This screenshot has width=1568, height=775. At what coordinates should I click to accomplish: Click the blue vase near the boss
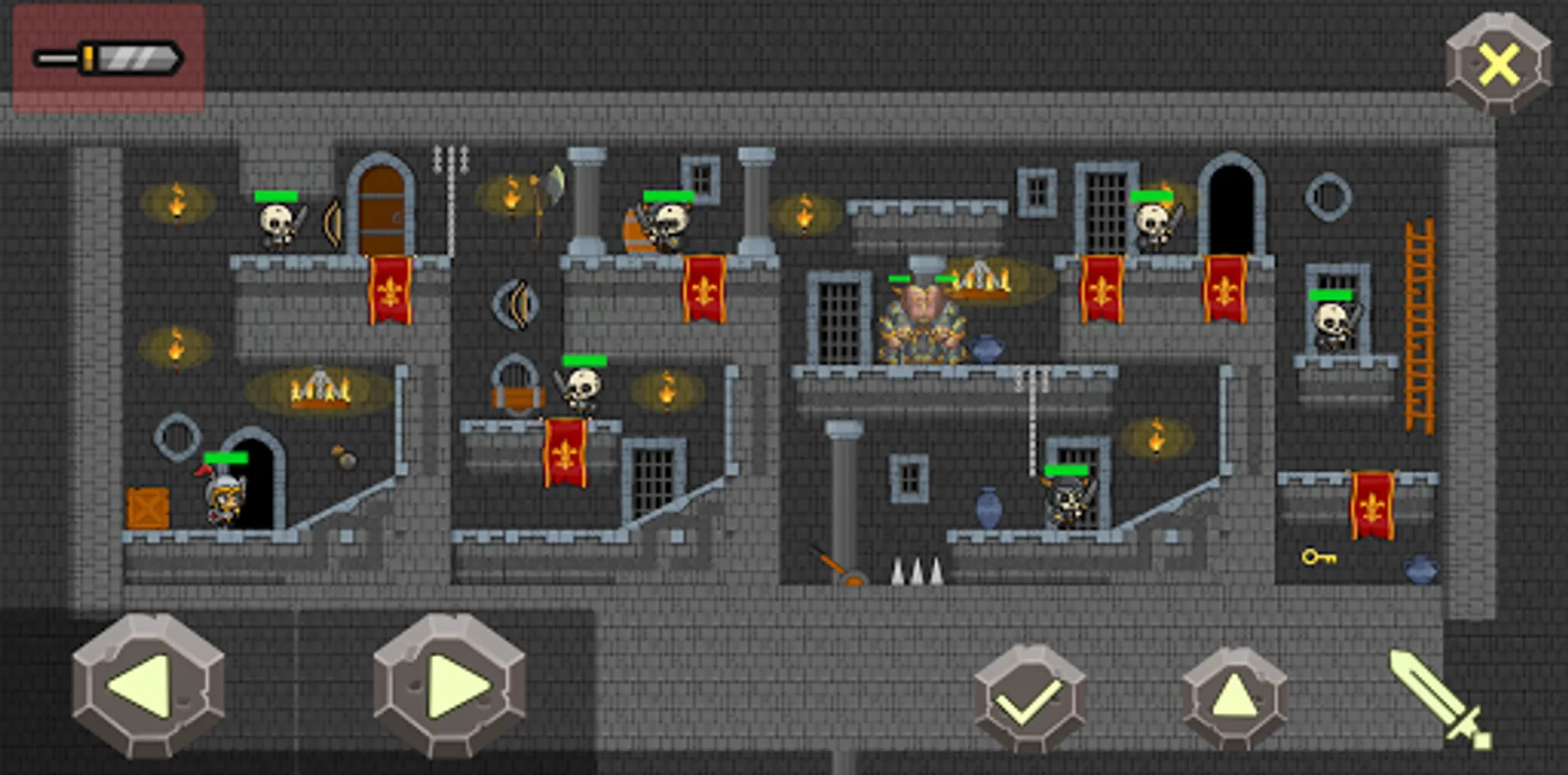point(989,349)
